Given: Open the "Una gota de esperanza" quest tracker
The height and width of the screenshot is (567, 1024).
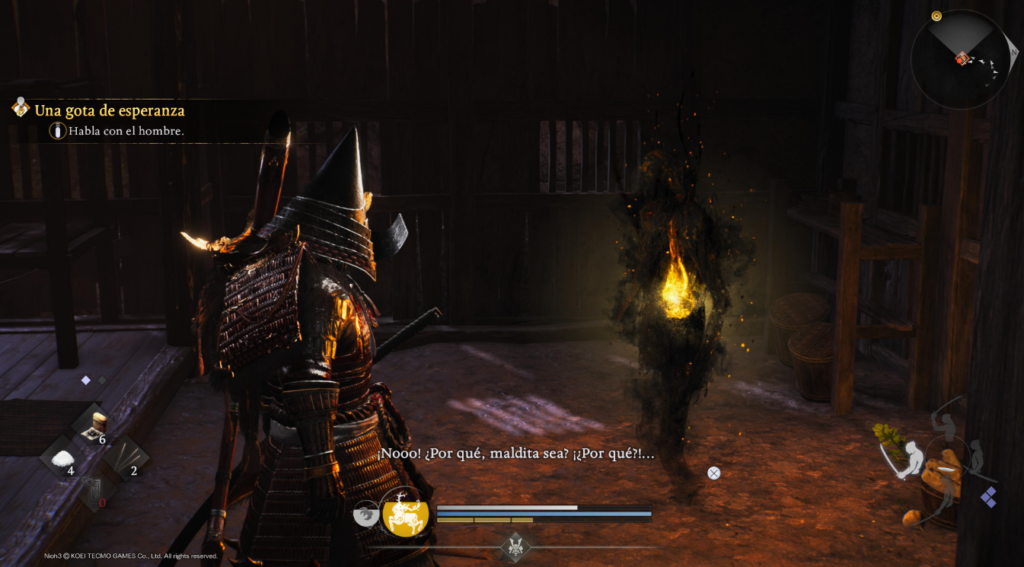Looking at the screenshot, I should pos(108,110).
